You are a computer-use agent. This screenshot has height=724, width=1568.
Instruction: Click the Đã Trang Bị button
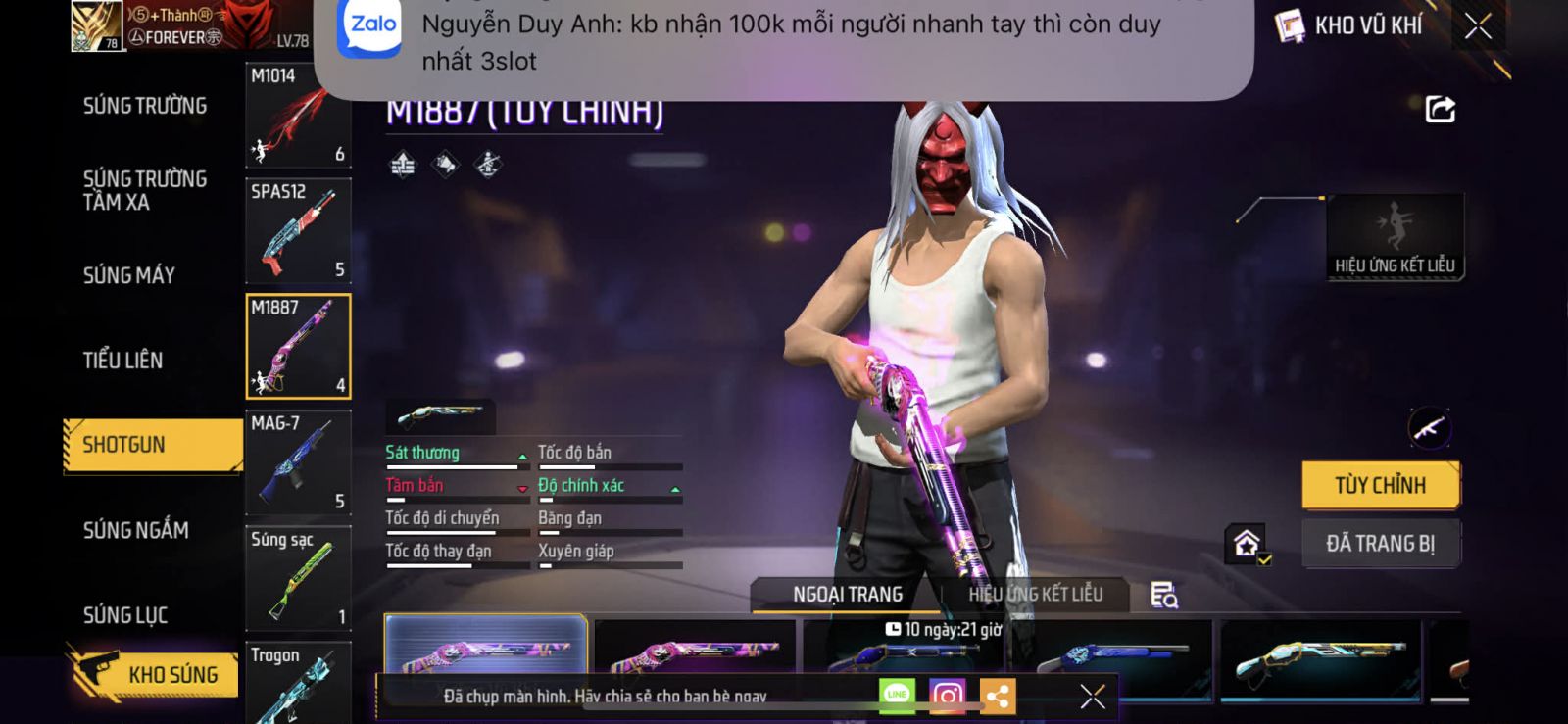click(x=1380, y=544)
